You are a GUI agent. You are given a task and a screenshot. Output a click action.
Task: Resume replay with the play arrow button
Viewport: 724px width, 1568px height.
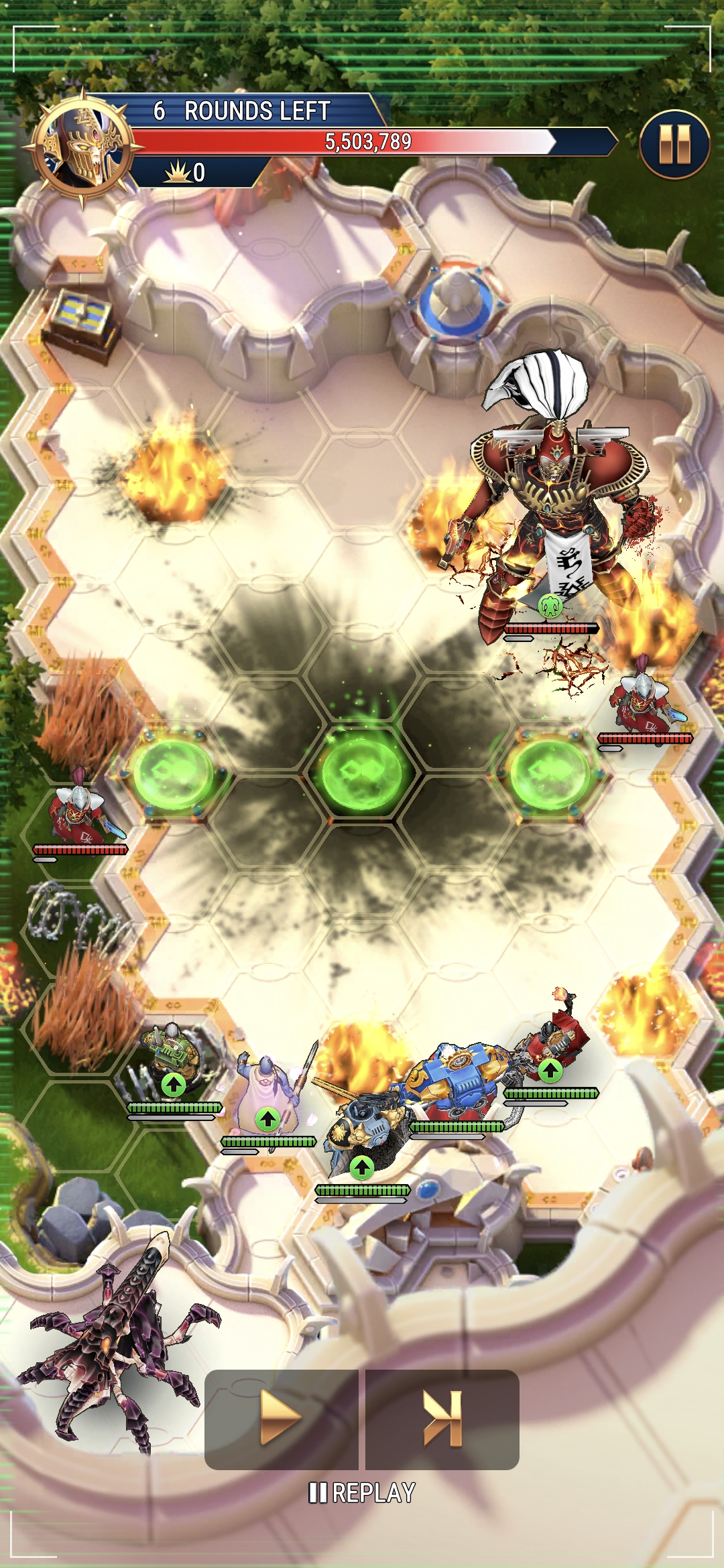point(281,1418)
